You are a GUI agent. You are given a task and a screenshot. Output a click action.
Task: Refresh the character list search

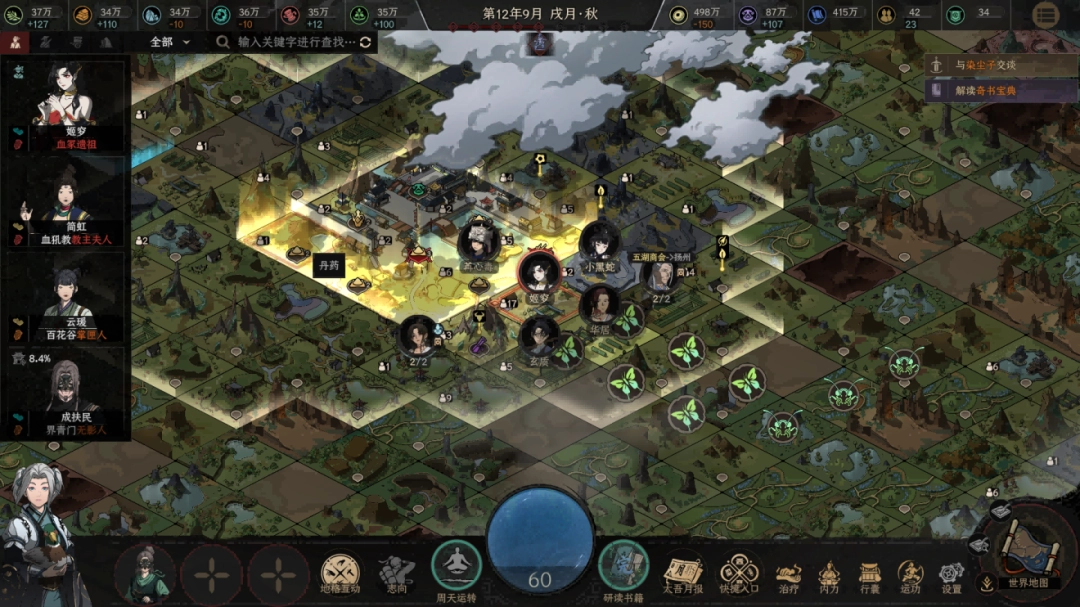point(366,42)
